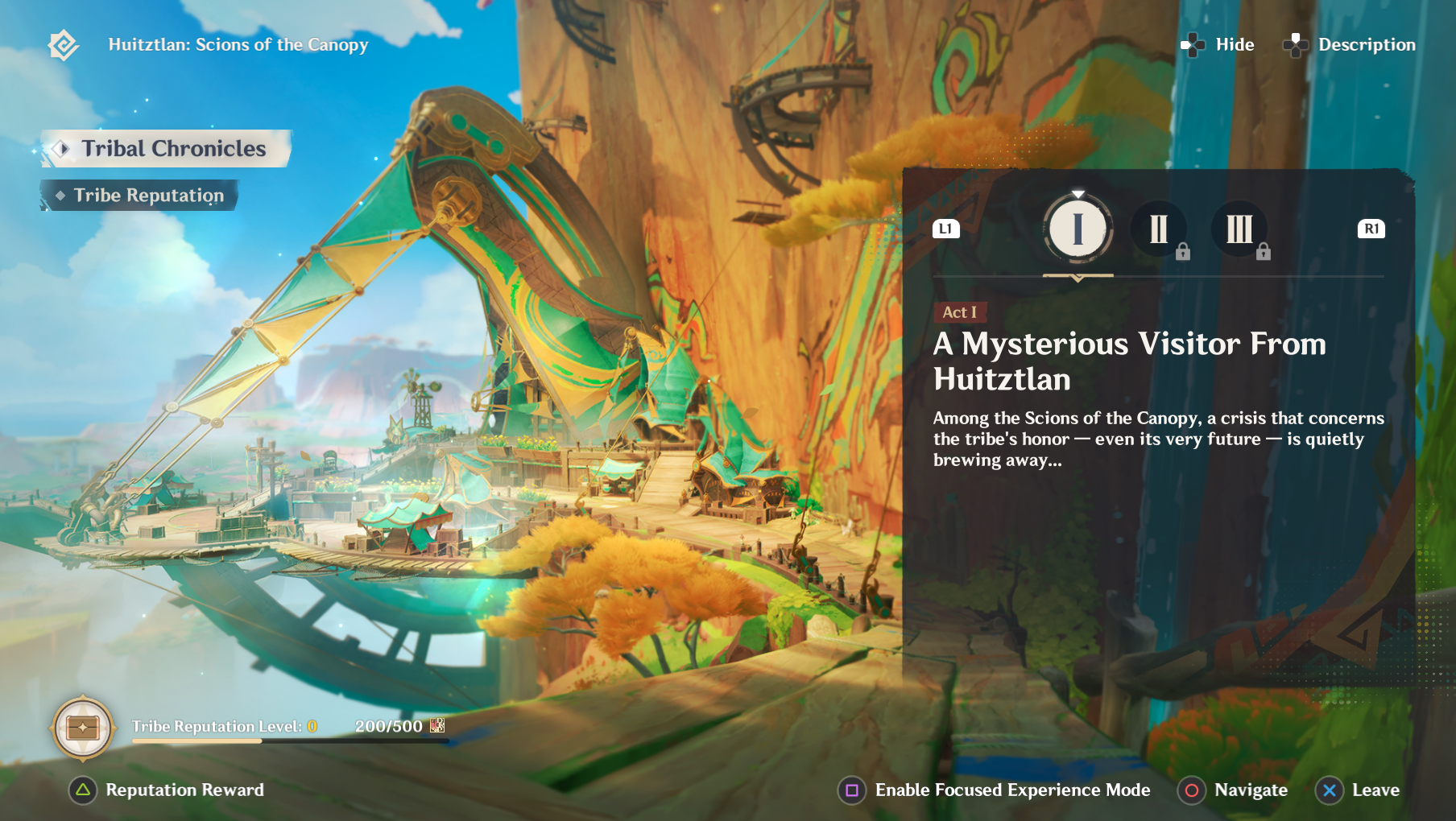
Task: Open the Tribal Chronicles section
Action: (167, 149)
